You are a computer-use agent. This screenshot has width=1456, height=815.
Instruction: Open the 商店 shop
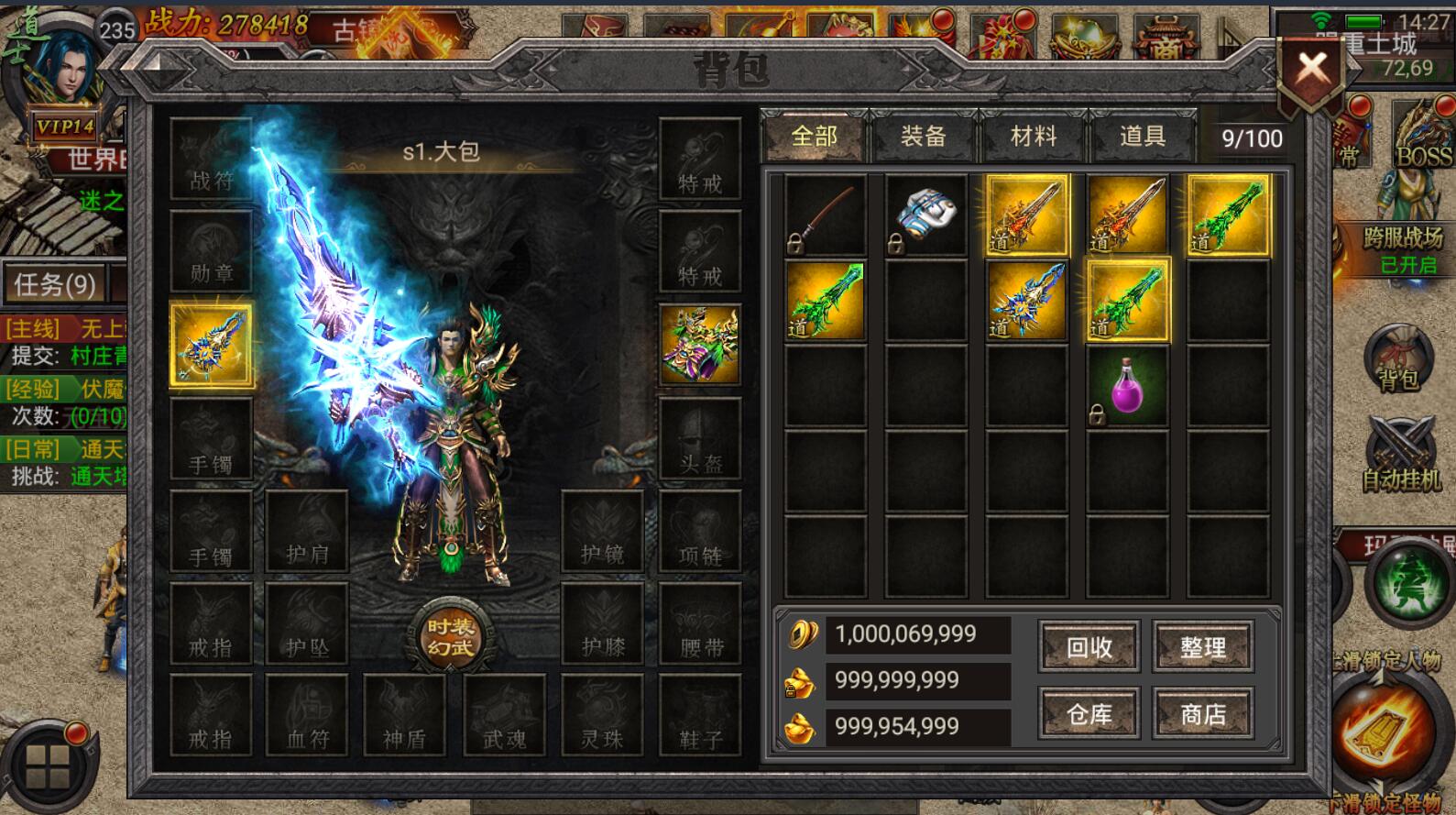(1203, 714)
